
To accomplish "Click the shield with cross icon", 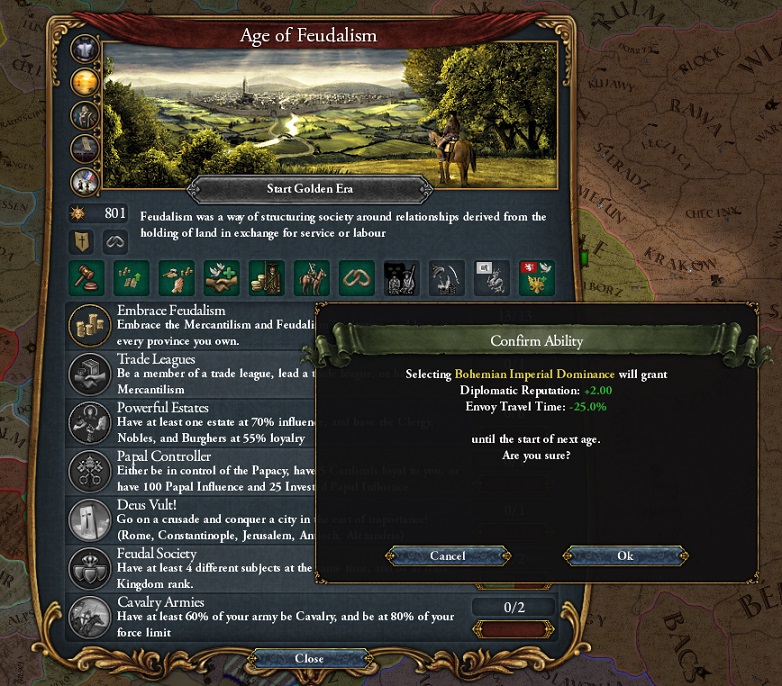I will [82, 241].
